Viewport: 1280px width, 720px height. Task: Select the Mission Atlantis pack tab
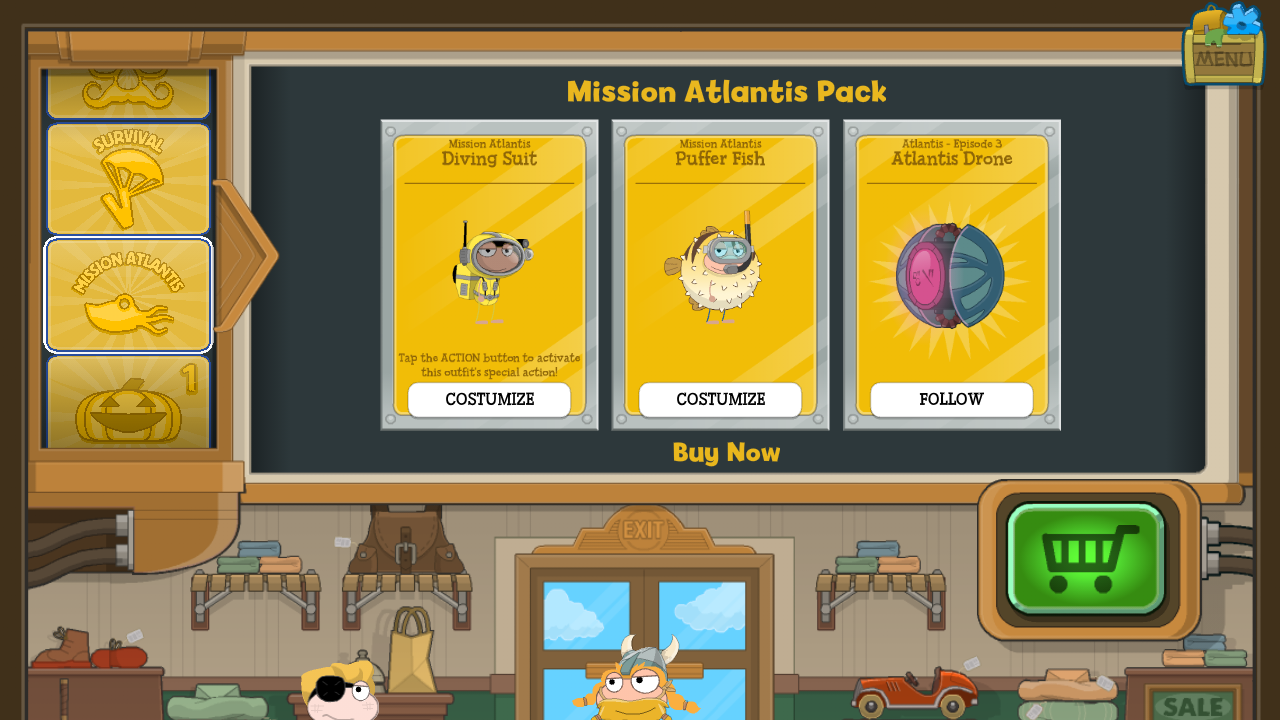[128, 295]
